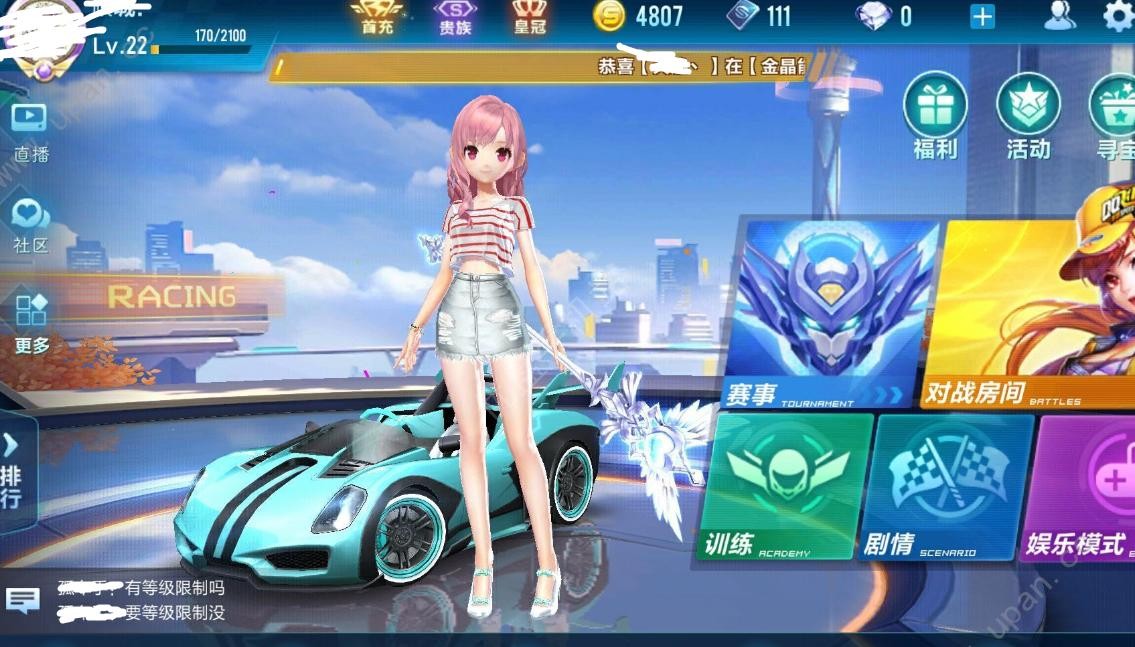1135x647 pixels.
Task: Open the 社区 community menu
Action: click(x=30, y=224)
